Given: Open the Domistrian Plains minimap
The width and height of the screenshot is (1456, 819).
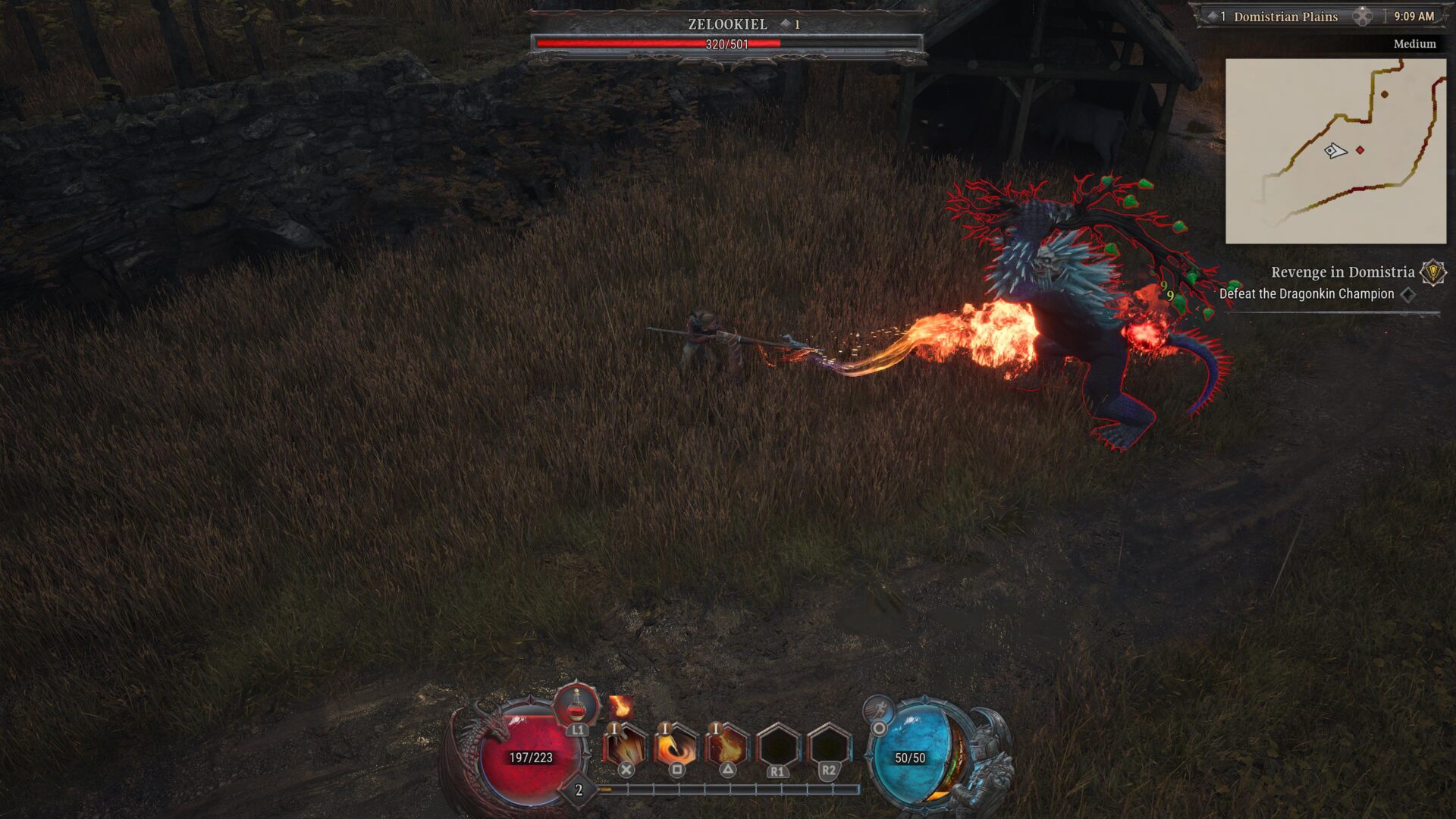Looking at the screenshot, I should (1335, 151).
